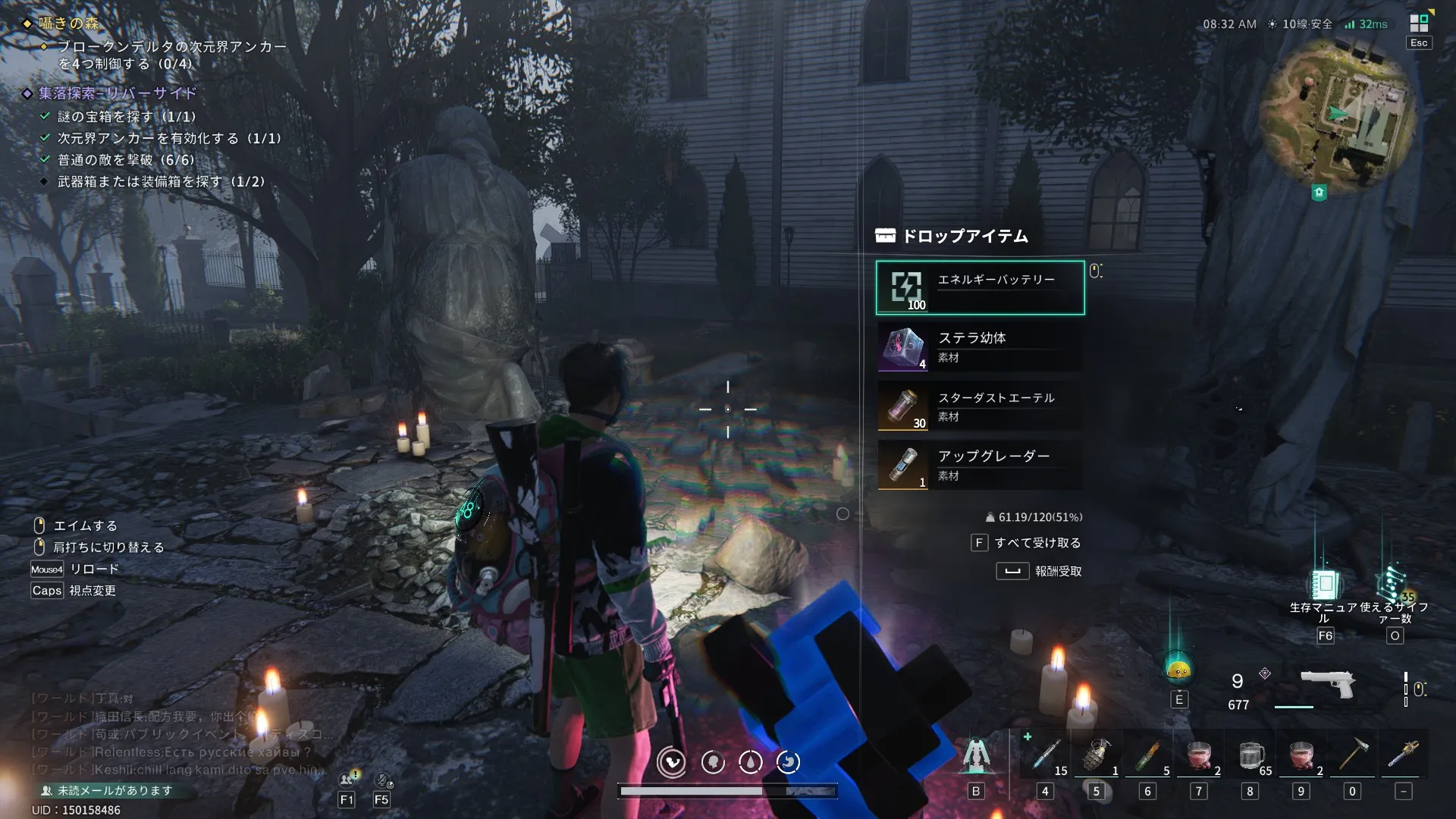This screenshot has width=1456, height=819.
Task: Click the home marker below the minimap
Action: coord(1319,193)
